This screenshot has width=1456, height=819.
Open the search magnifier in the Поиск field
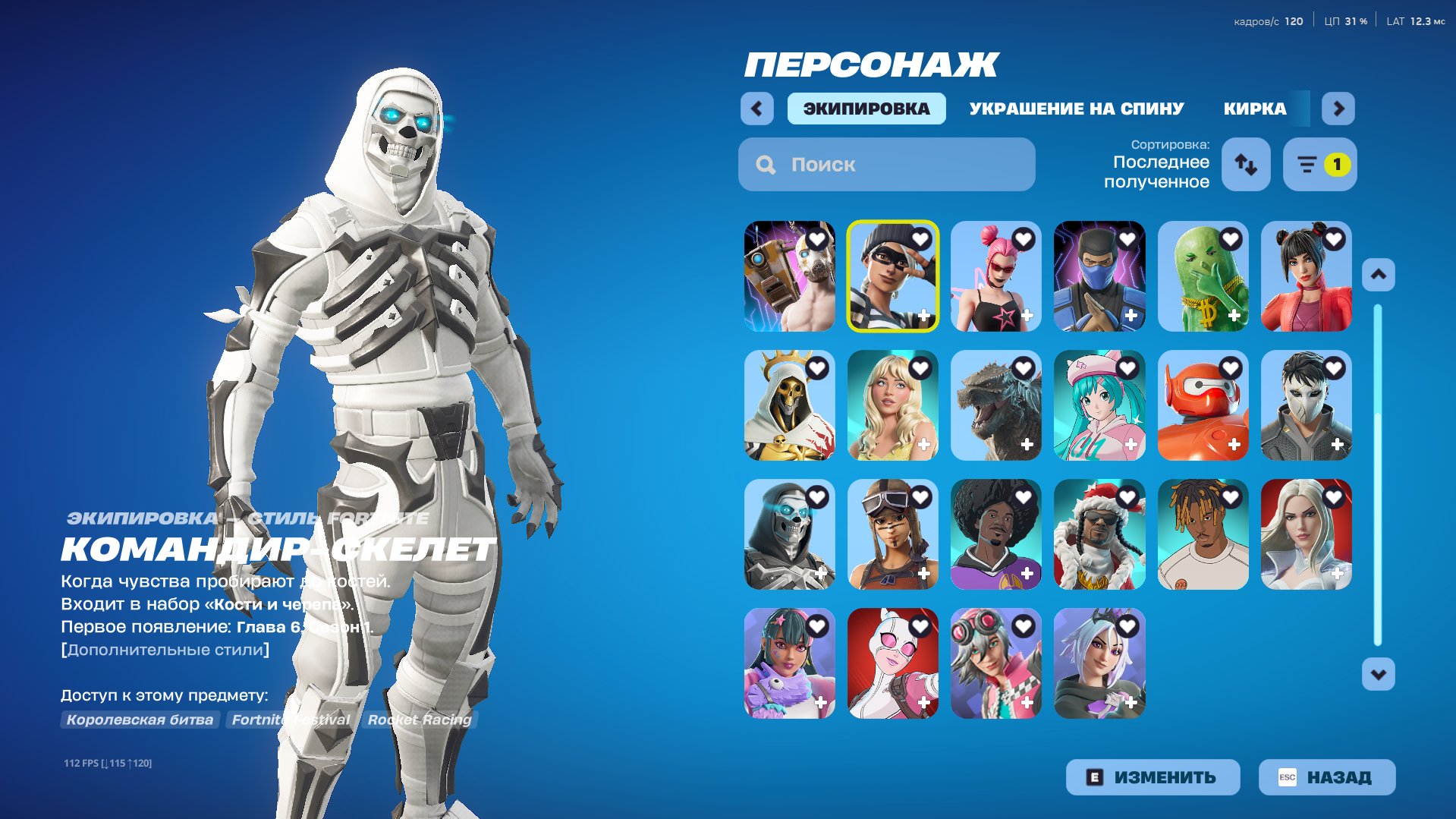pyautogui.click(x=766, y=164)
